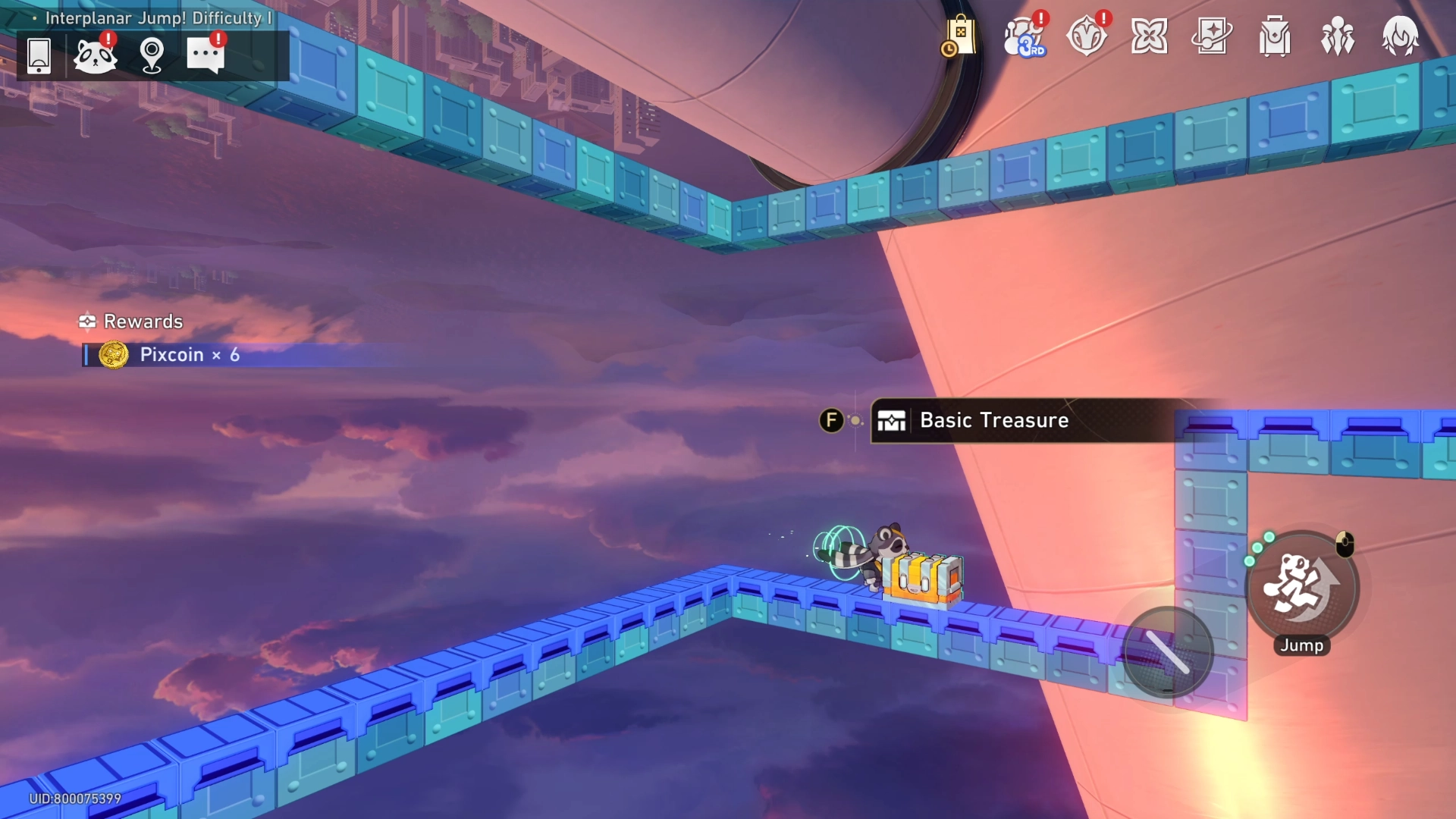The height and width of the screenshot is (819, 1456).
Task: Open the star card warp icon
Action: (x=1212, y=36)
